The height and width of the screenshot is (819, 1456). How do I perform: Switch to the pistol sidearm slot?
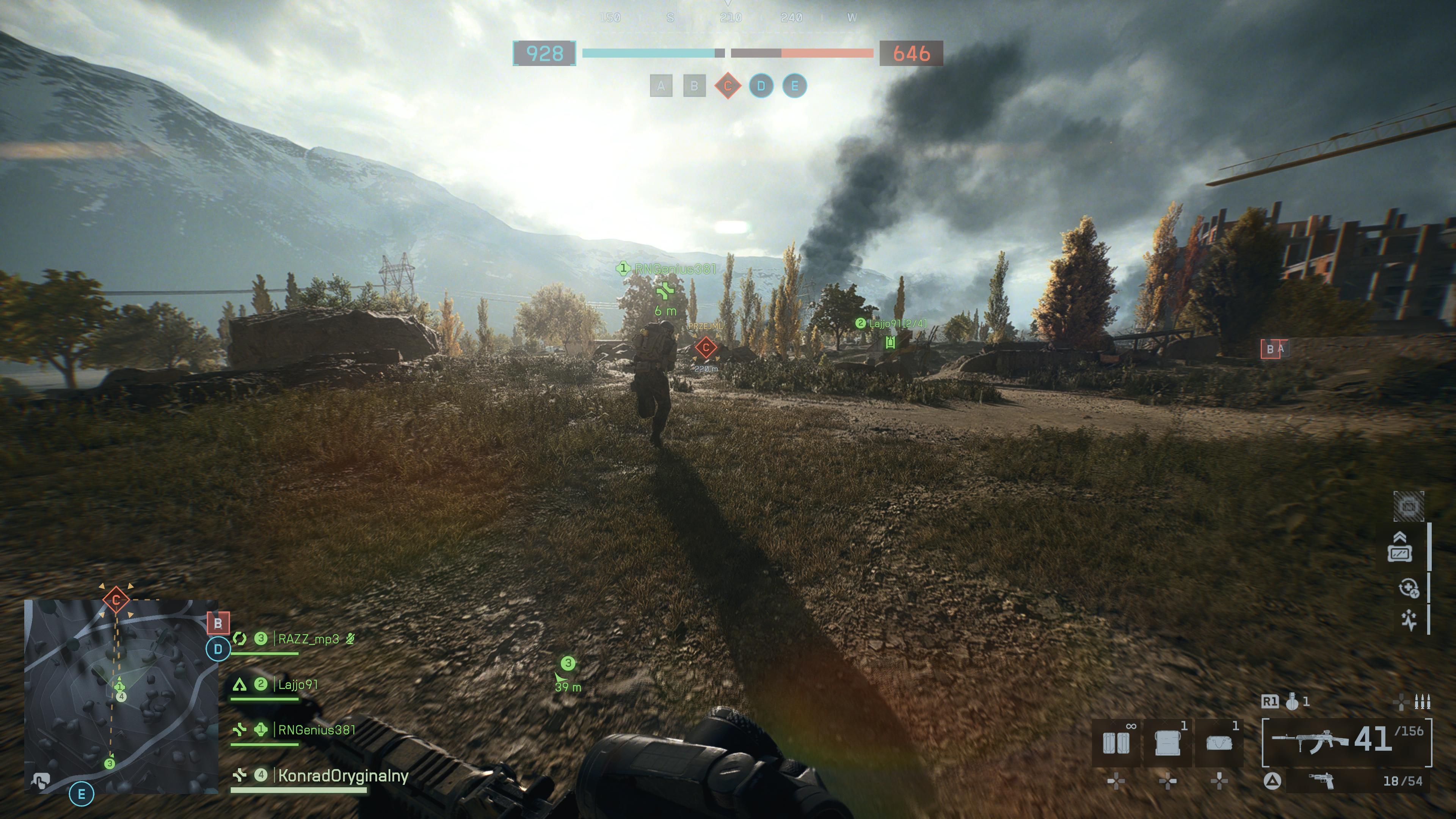1321,781
